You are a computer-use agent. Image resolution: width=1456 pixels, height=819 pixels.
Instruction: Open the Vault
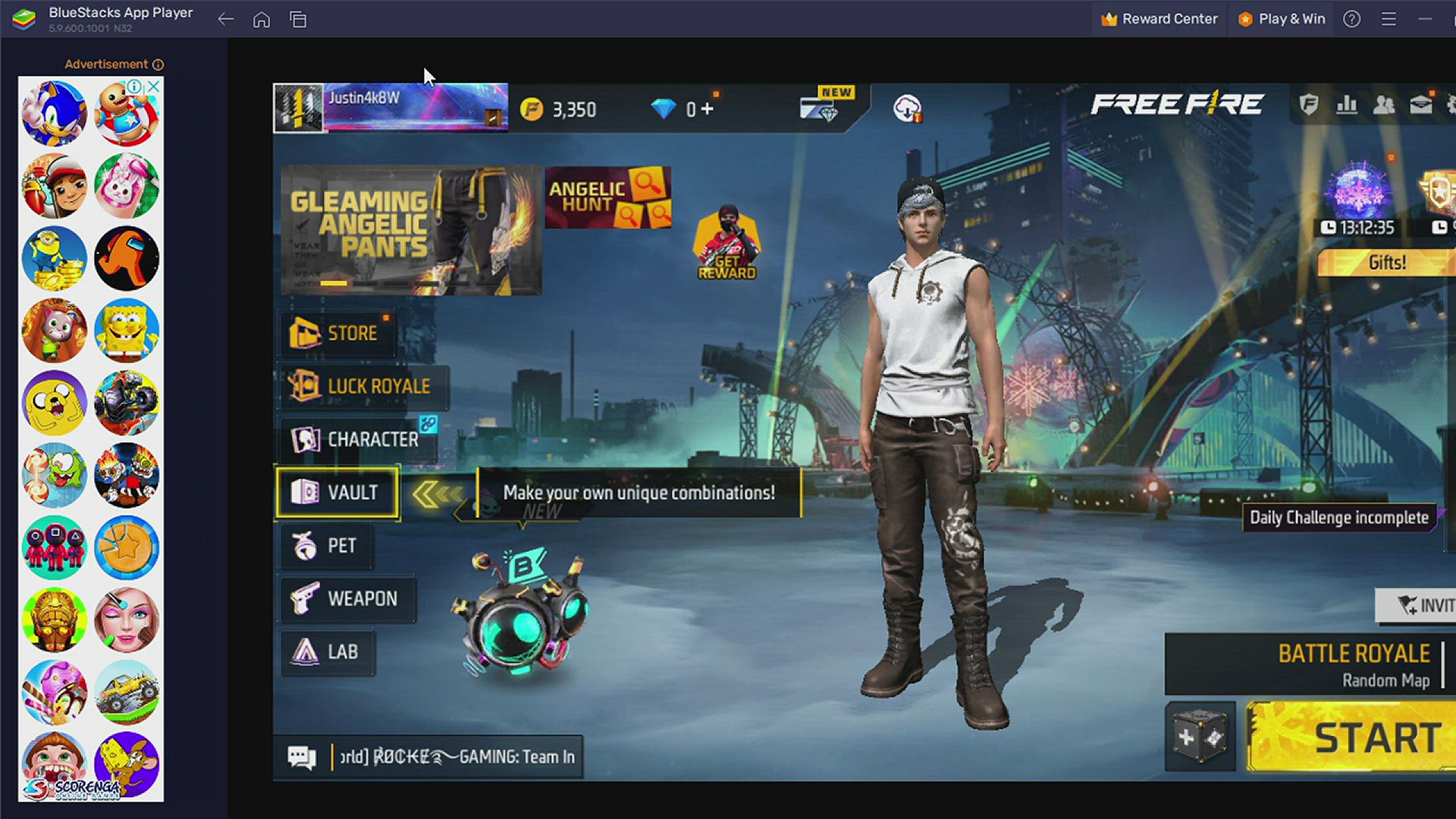coord(337,492)
